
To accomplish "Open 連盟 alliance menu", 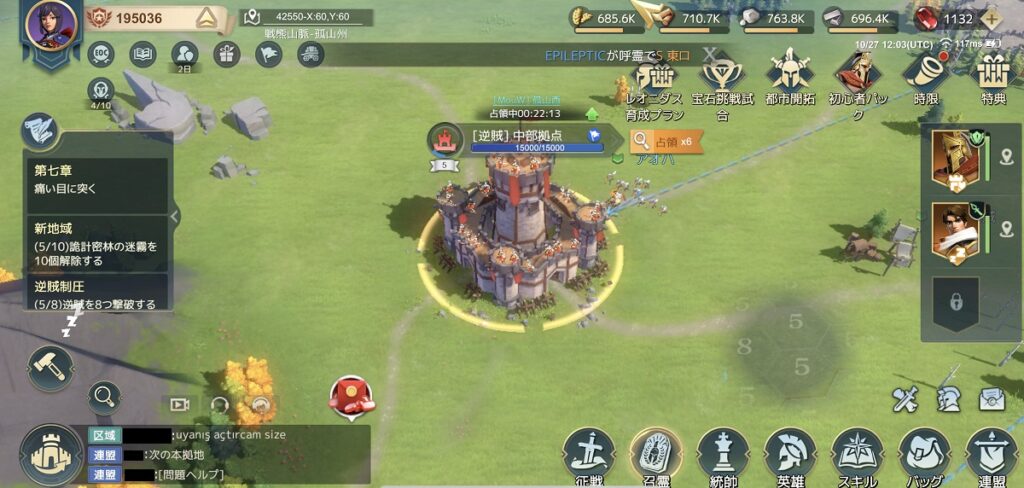I will pyautogui.click(x=991, y=452).
